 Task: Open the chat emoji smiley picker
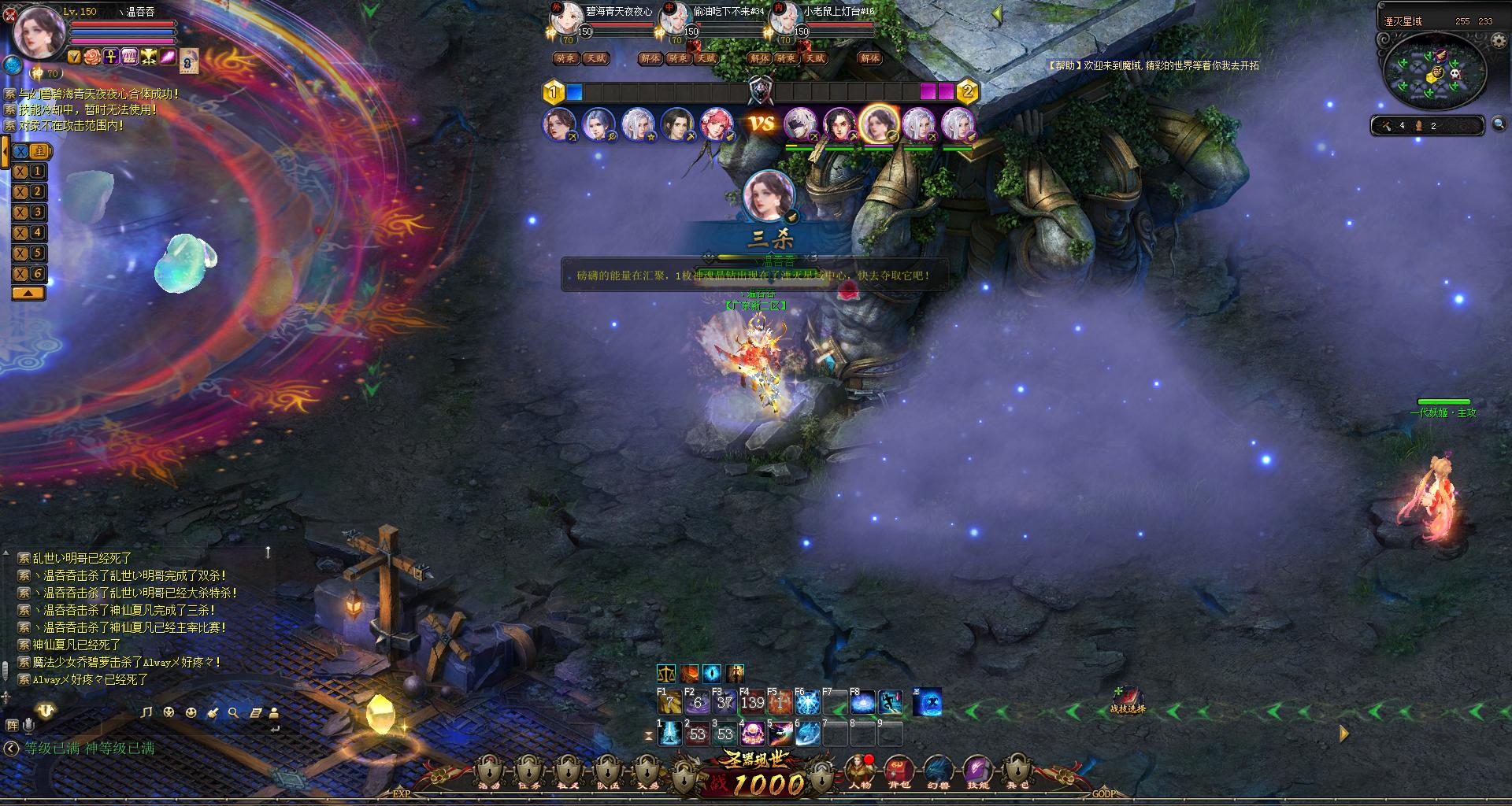(191, 713)
